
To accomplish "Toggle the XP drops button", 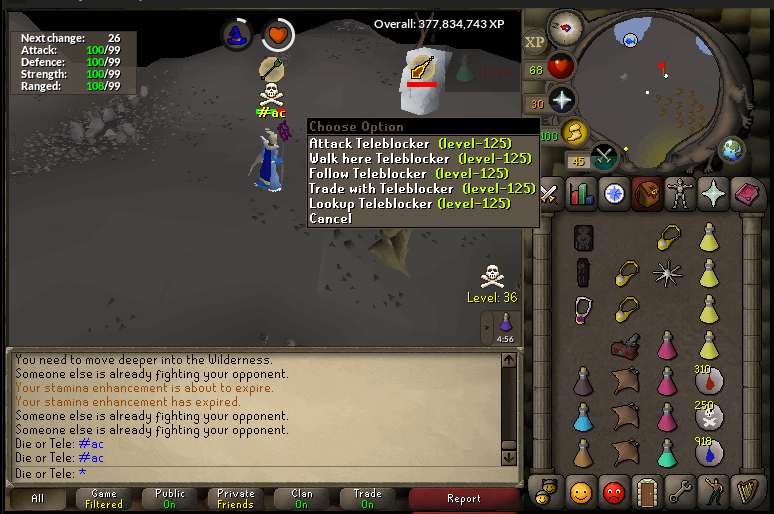I will click(x=534, y=42).
